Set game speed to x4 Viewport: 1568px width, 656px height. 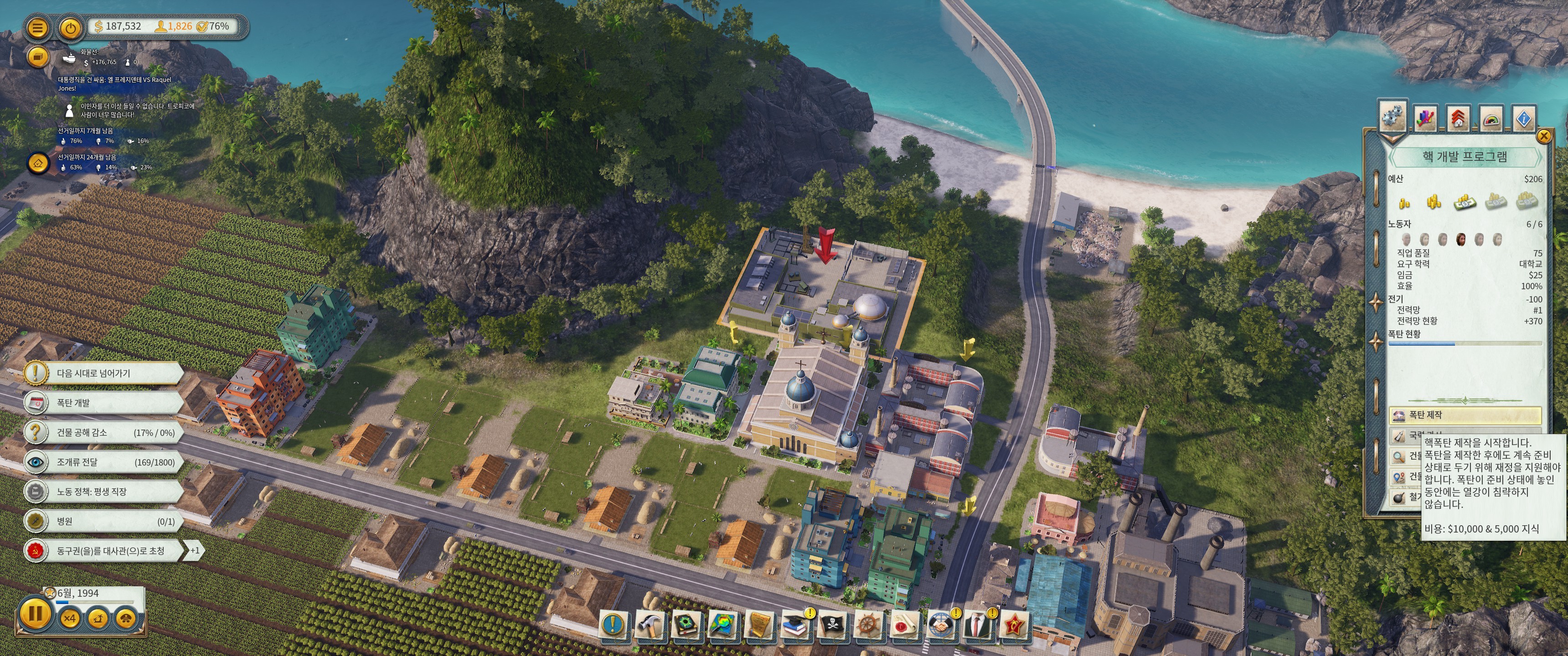(70, 619)
